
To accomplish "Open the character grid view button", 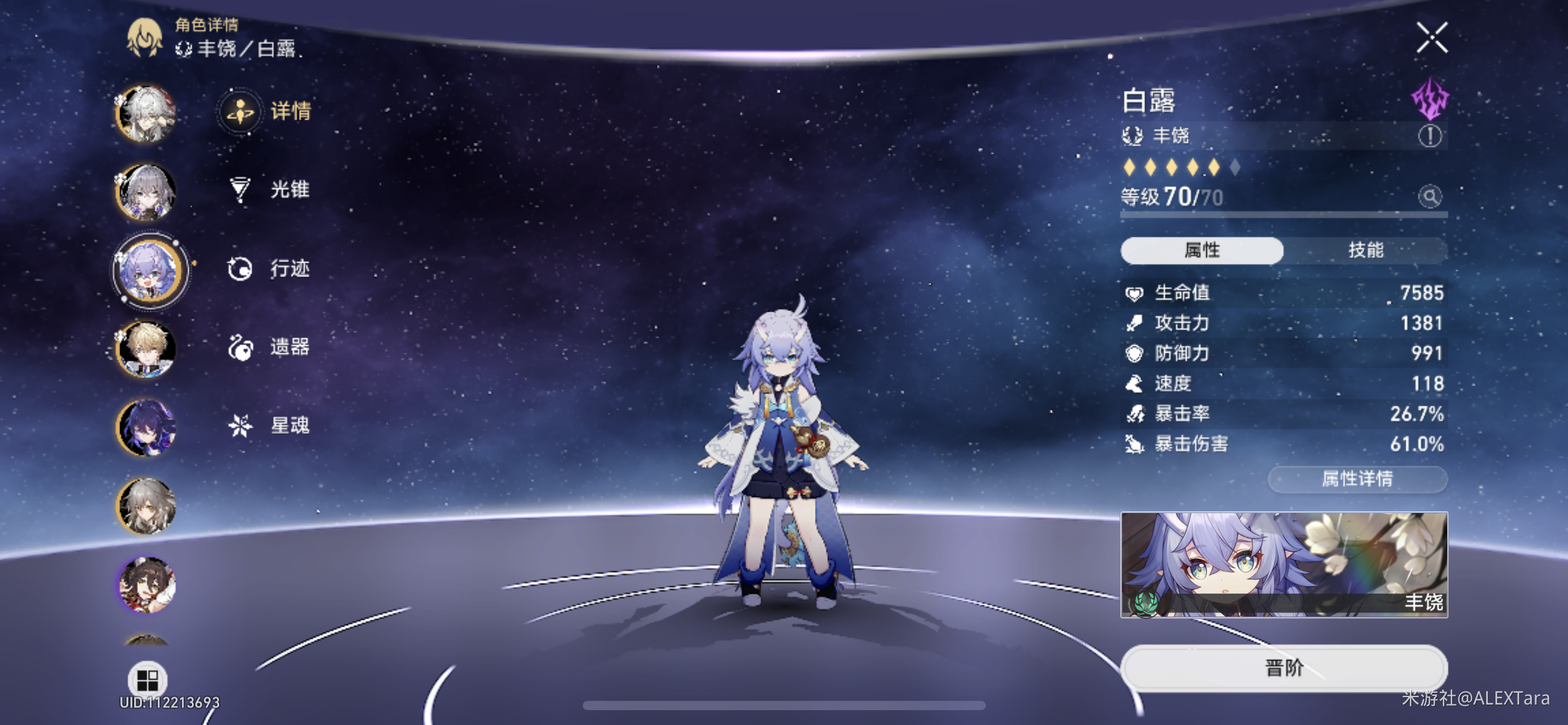I will 147,680.
